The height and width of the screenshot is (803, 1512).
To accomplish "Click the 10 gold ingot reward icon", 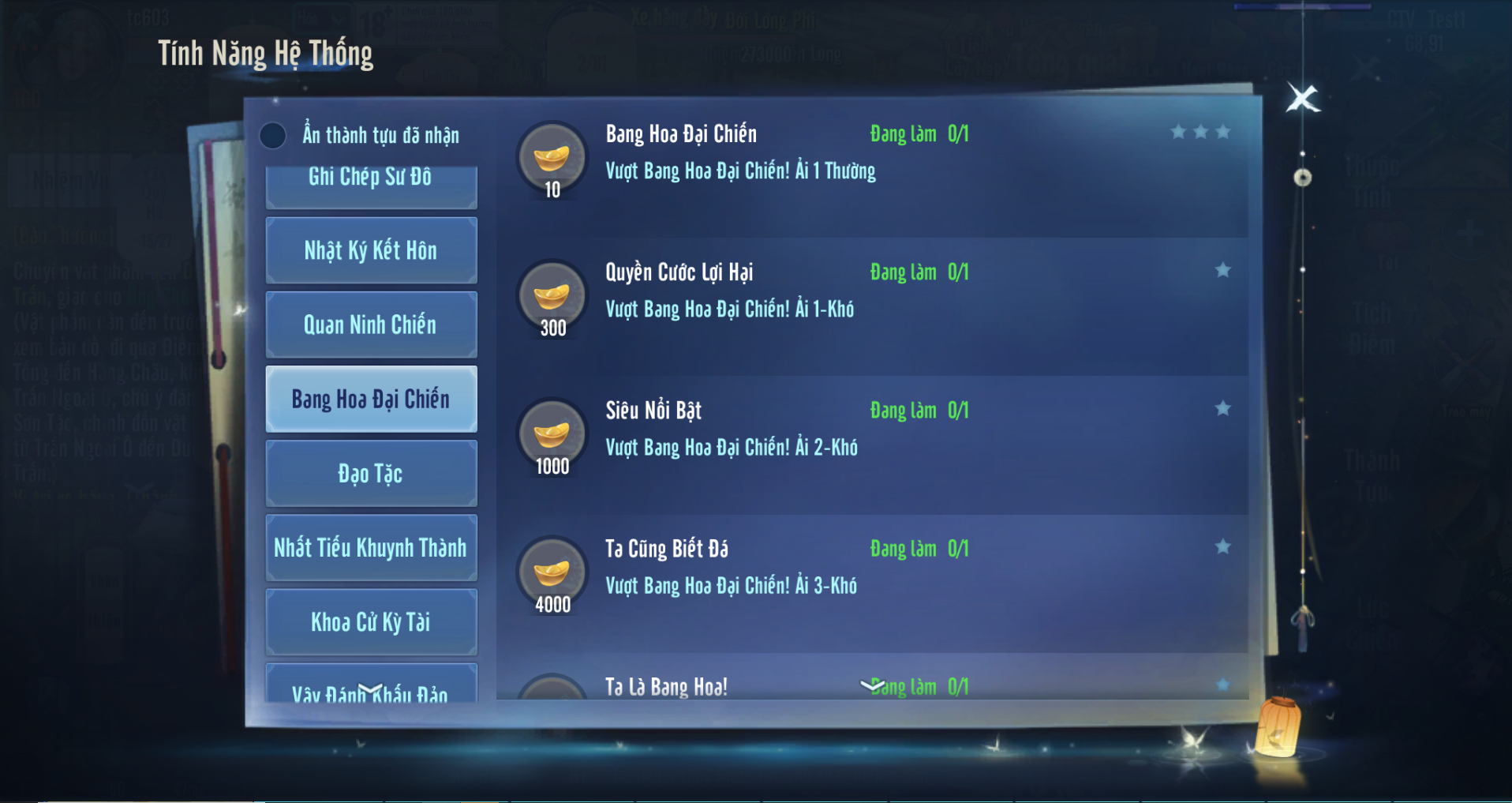I will pos(552,157).
